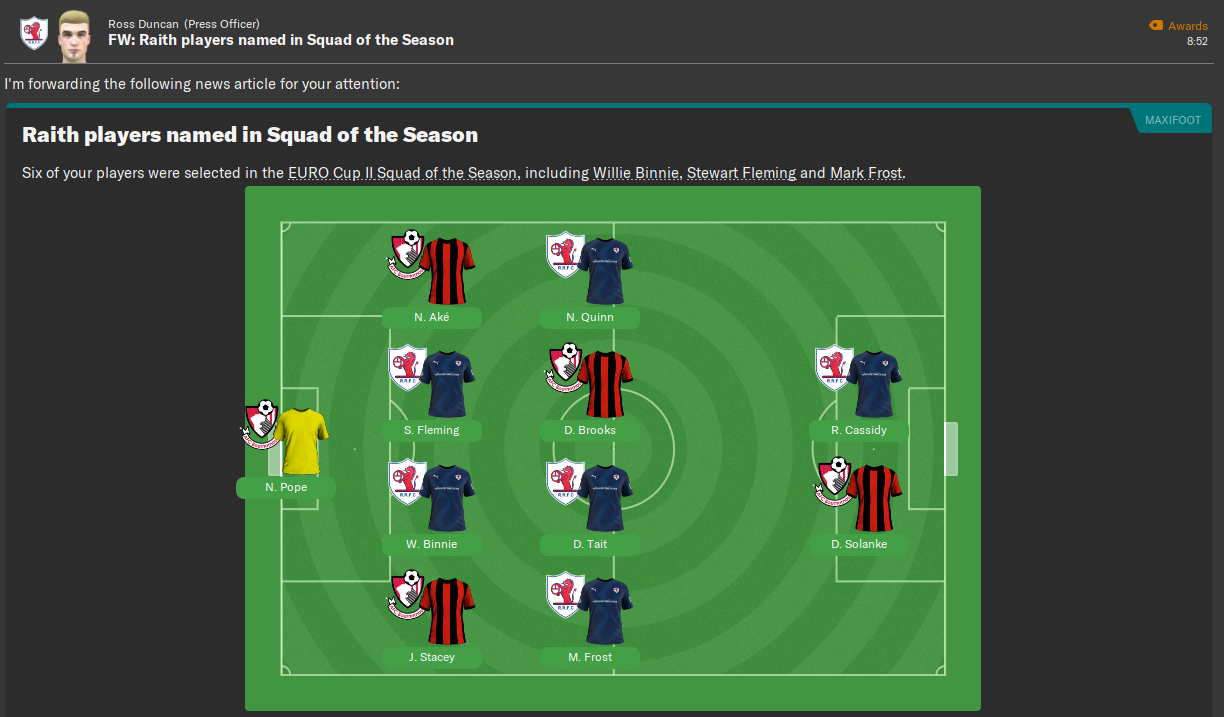Viewport: 1224px width, 717px height.
Task: Follow the Stewart Fleming link in article text
Action: coord(741,173)
